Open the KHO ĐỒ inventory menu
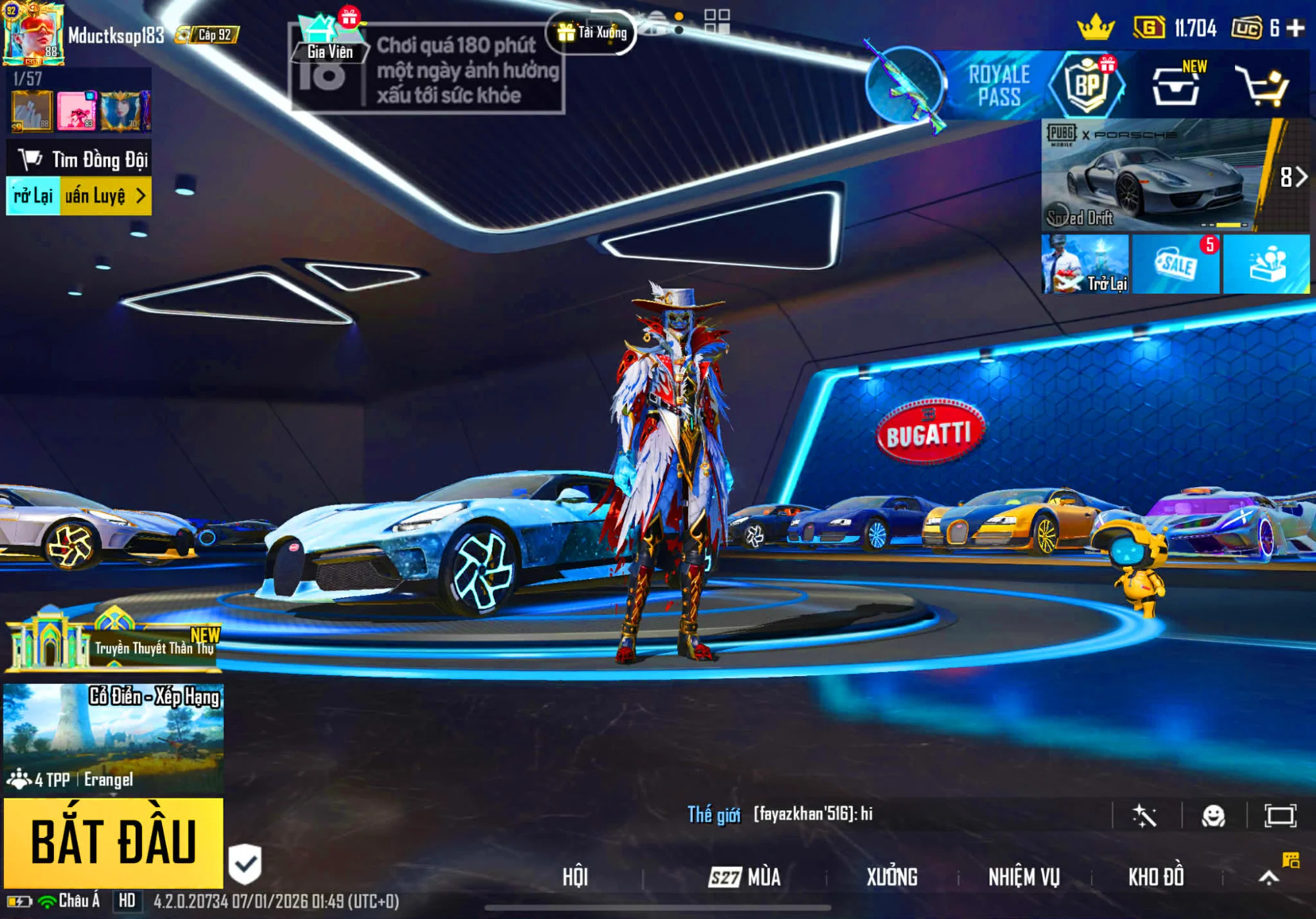 [x=1156, y=877]
